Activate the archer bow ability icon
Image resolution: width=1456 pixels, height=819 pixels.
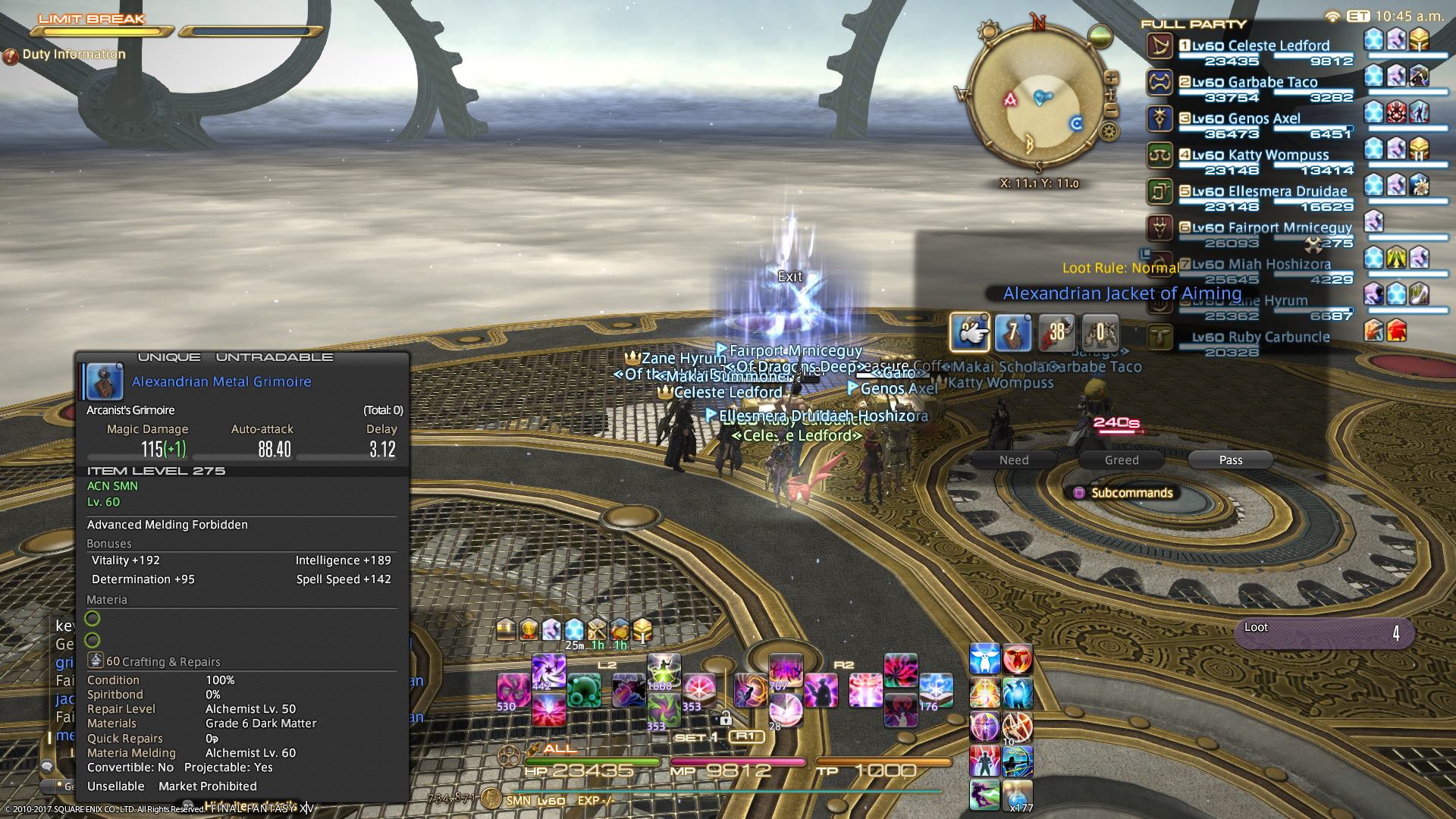pos(1017,761)
